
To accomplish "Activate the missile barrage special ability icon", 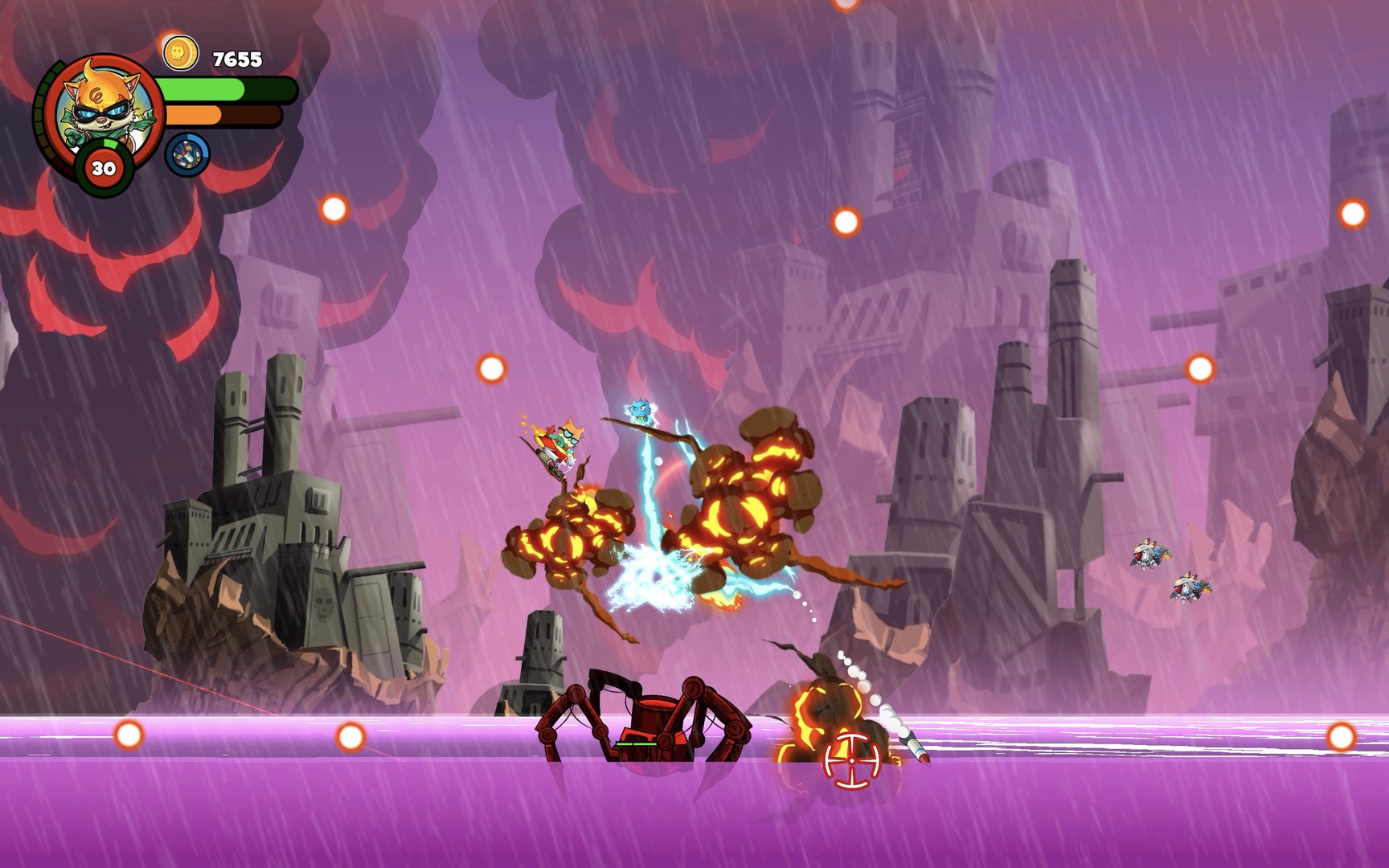I will click(x=187, y=154).
